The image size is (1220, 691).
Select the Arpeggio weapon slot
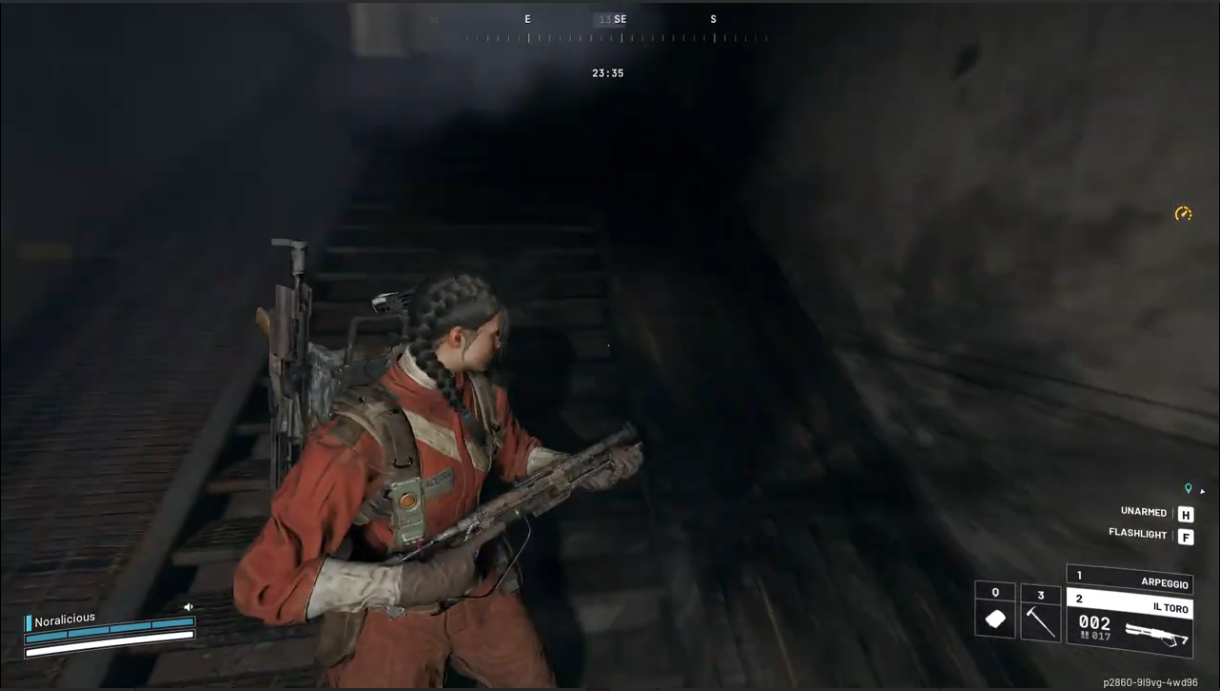click(x=1128, y=579)
